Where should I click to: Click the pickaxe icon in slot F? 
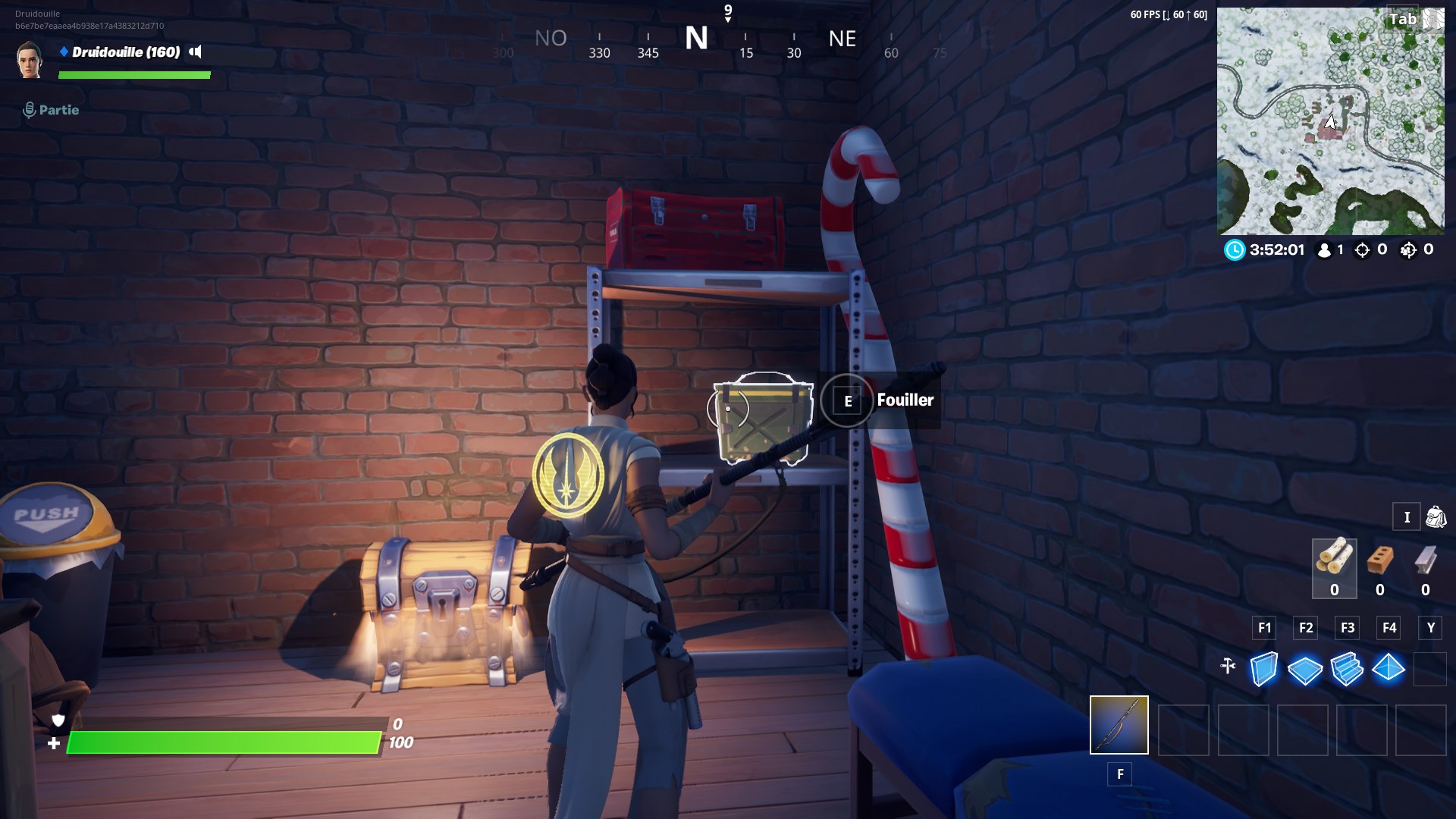click(x=1120, y=726)
